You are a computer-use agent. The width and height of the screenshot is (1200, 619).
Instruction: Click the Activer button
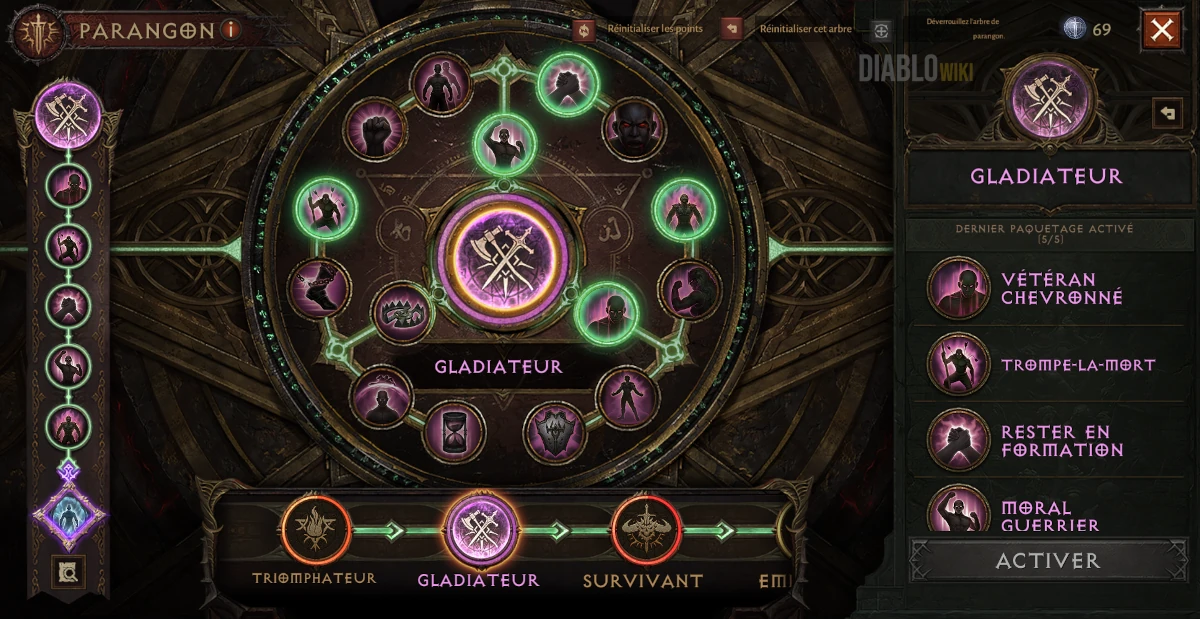(x=1047, y=560)
